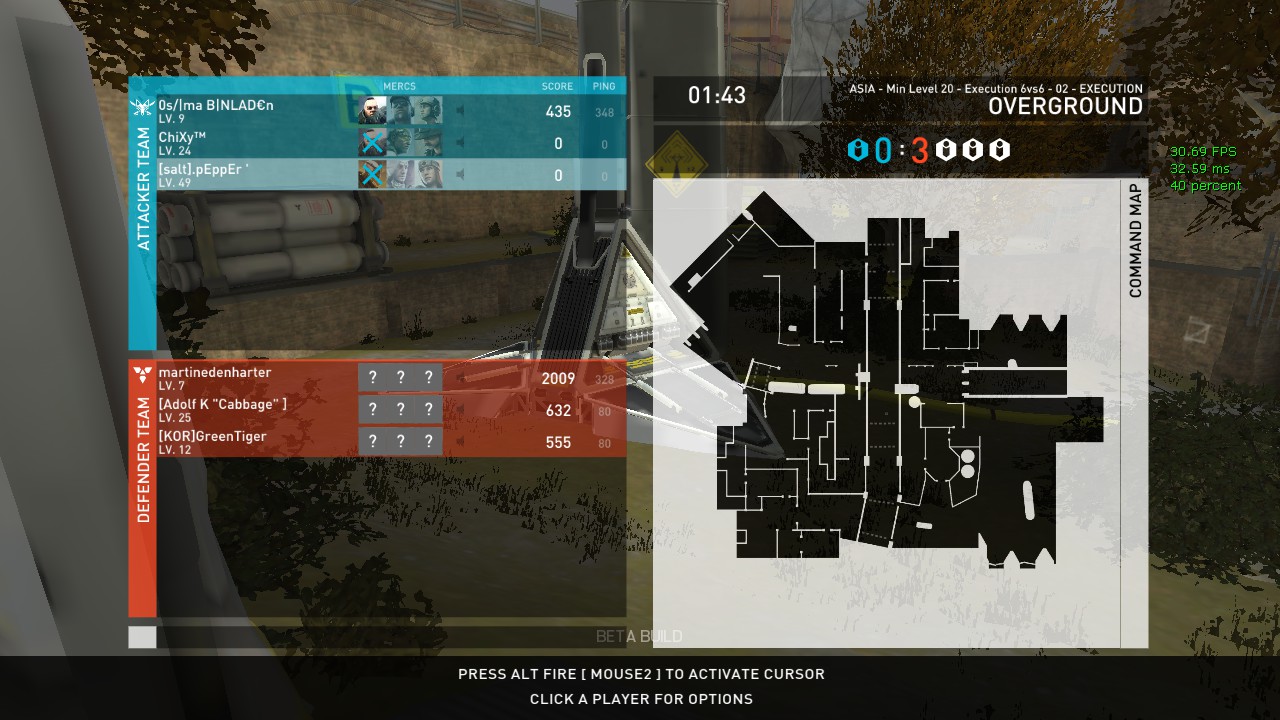1280x720 pixels.
Task: Select the [Adolf K "Cabbage" ] player row
Action: pos(222,410)
